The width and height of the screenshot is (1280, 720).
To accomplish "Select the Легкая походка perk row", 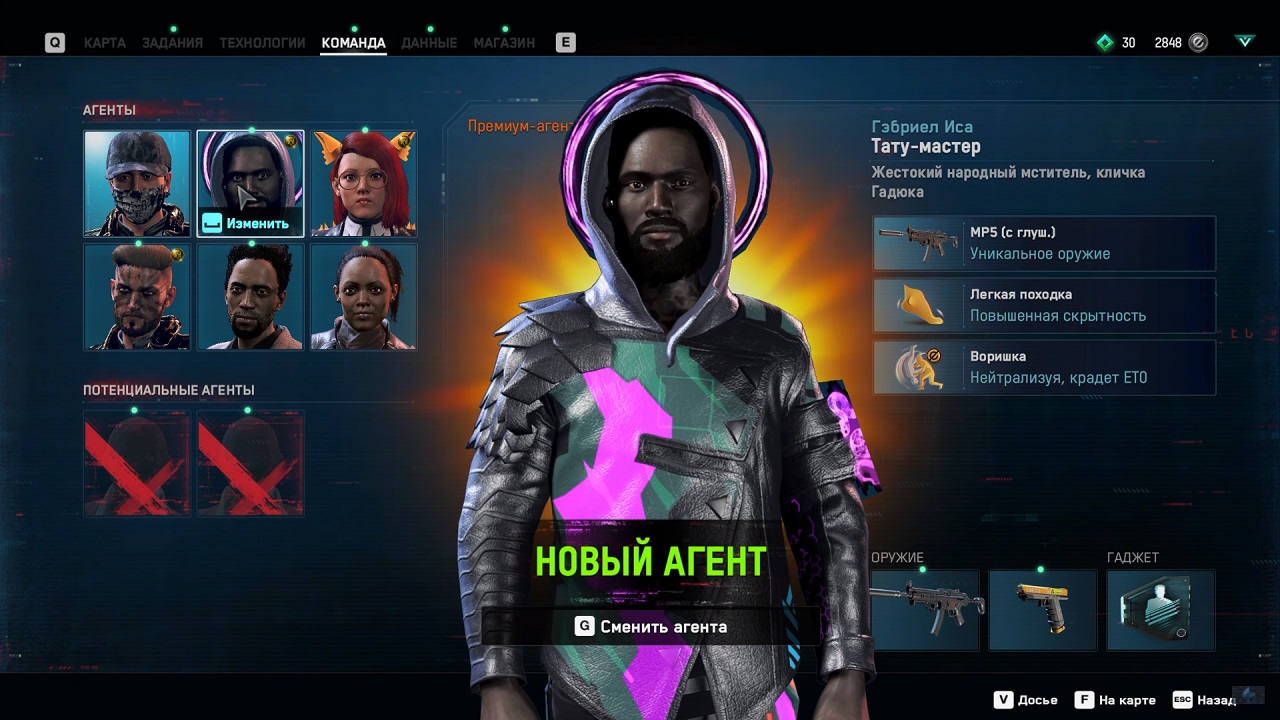I will pos(1044,305).
